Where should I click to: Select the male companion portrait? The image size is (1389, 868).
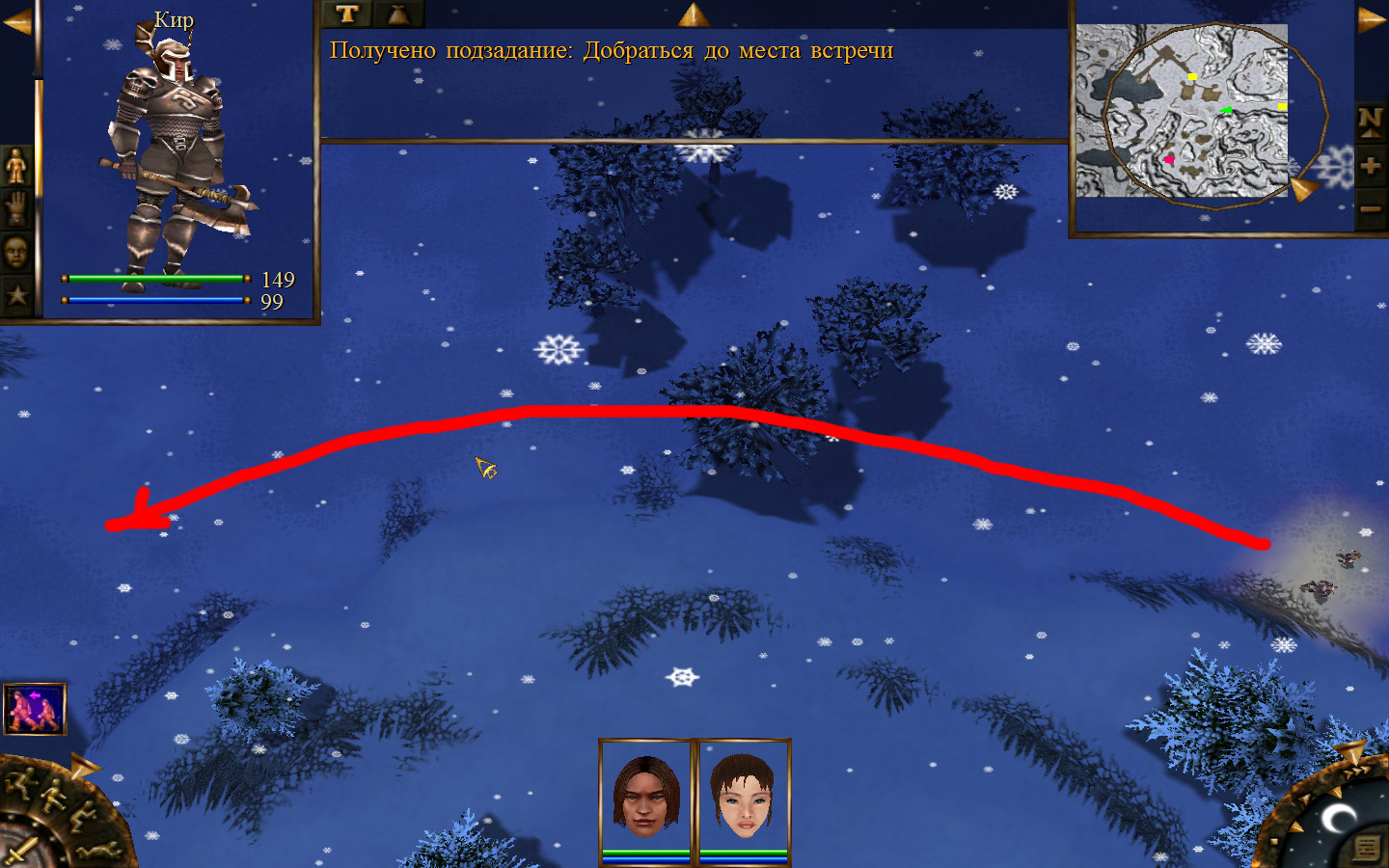(646, 796)
